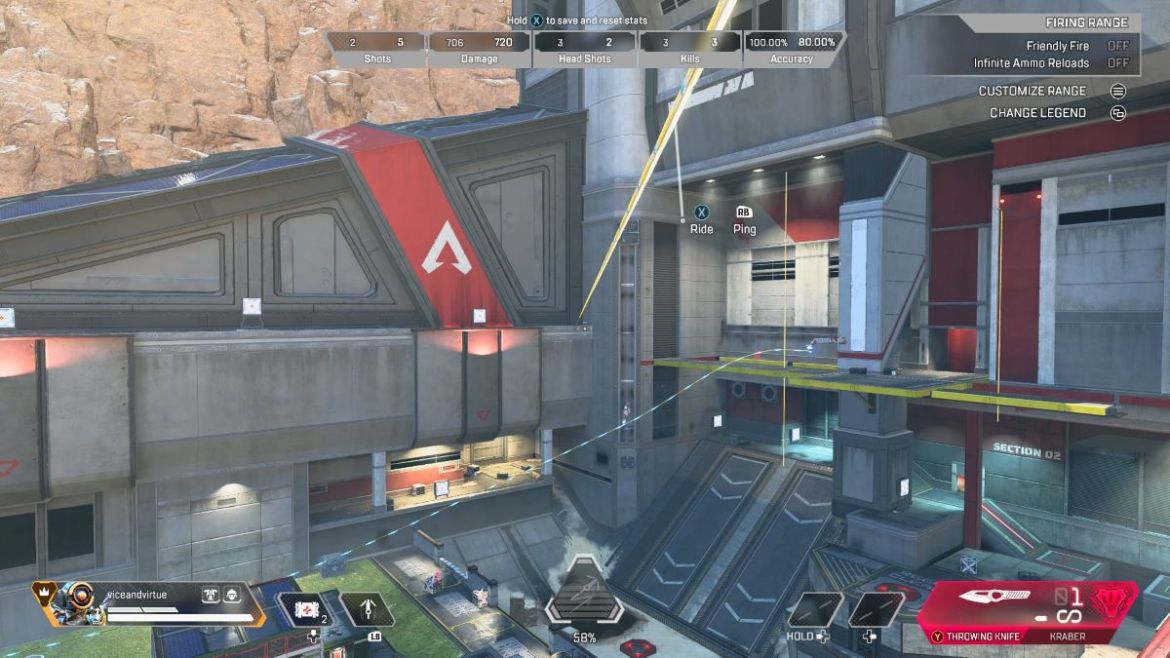Activate the tactical ability icon
Viewport: 1170px width, 658px height.
coord(368,609)
